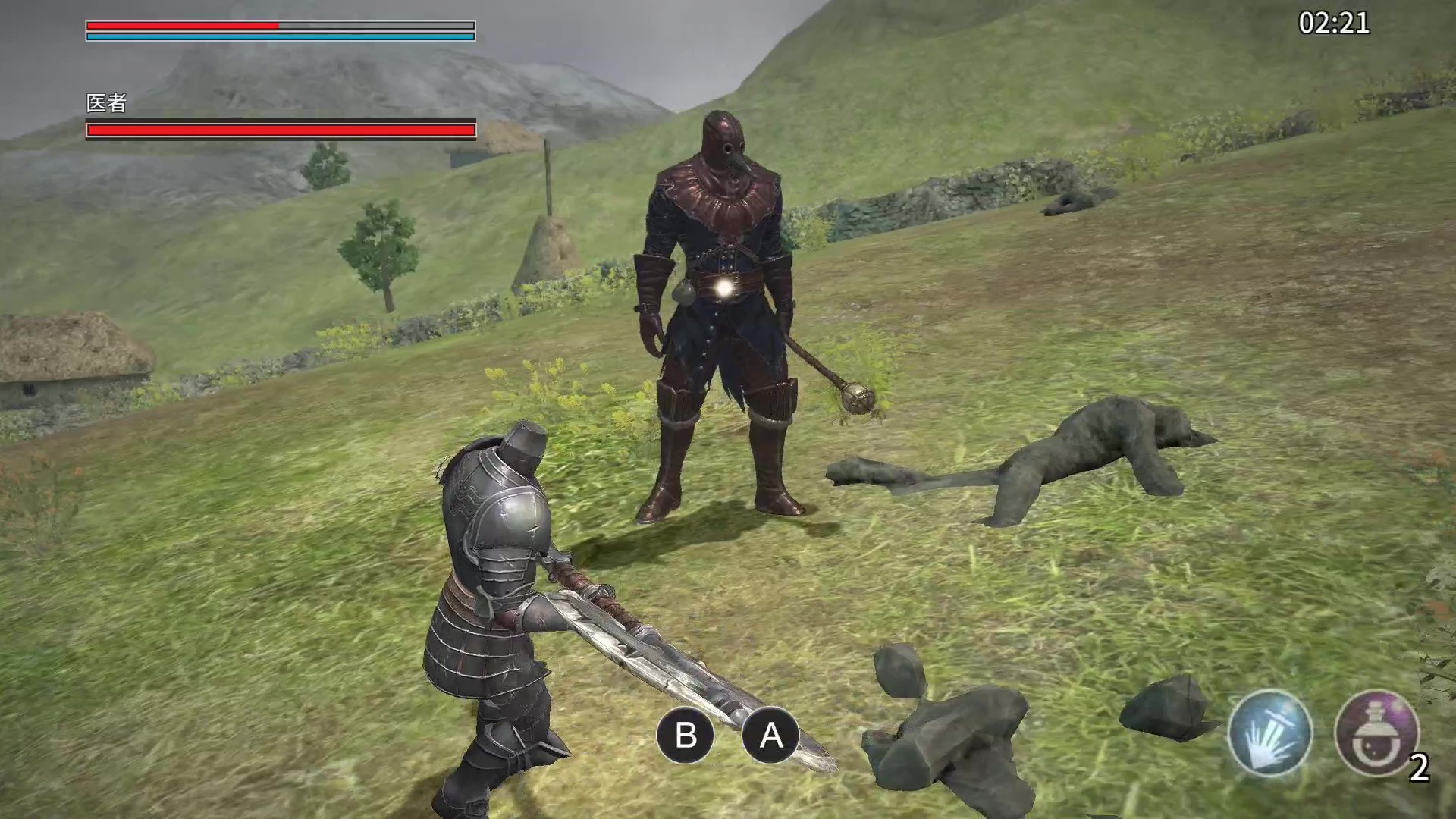Use the healing potion flask
This screenshot has width=1456, height=819.
click(1376, 733)
